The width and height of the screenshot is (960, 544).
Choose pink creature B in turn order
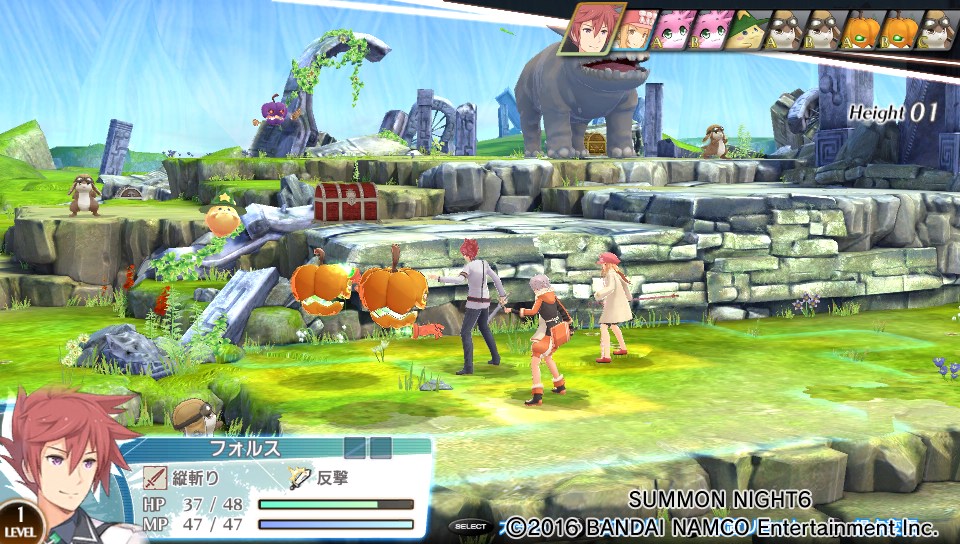pos(712,31)
